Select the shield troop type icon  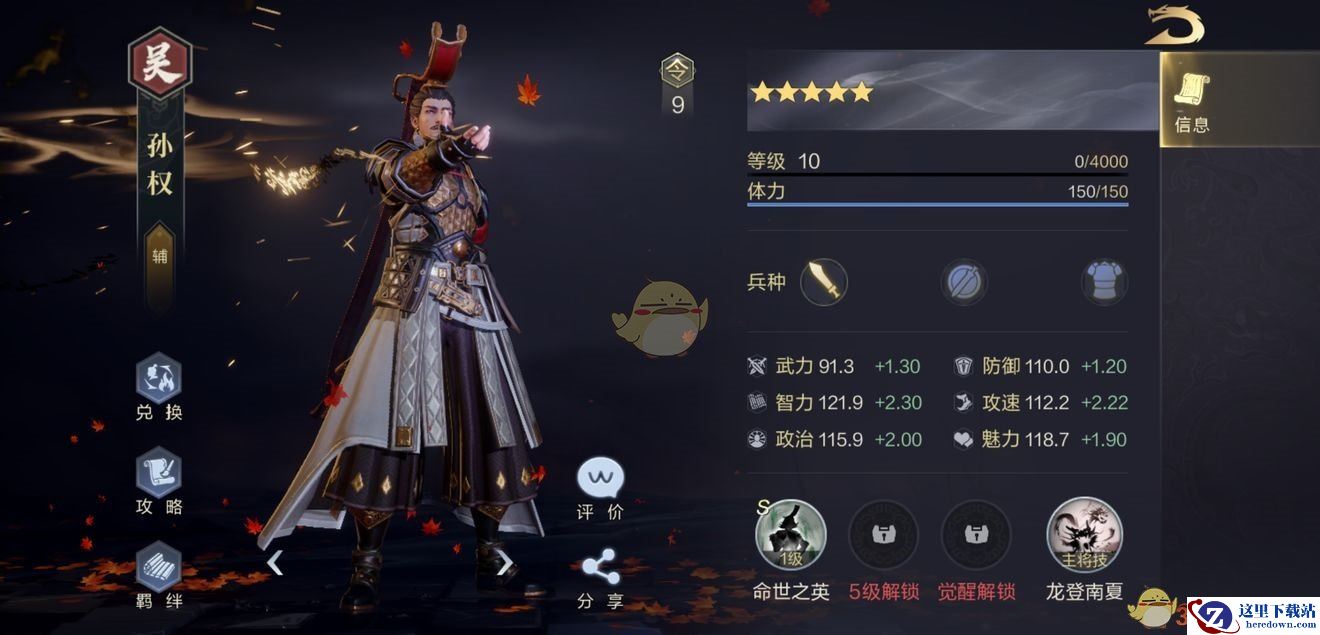963,283
